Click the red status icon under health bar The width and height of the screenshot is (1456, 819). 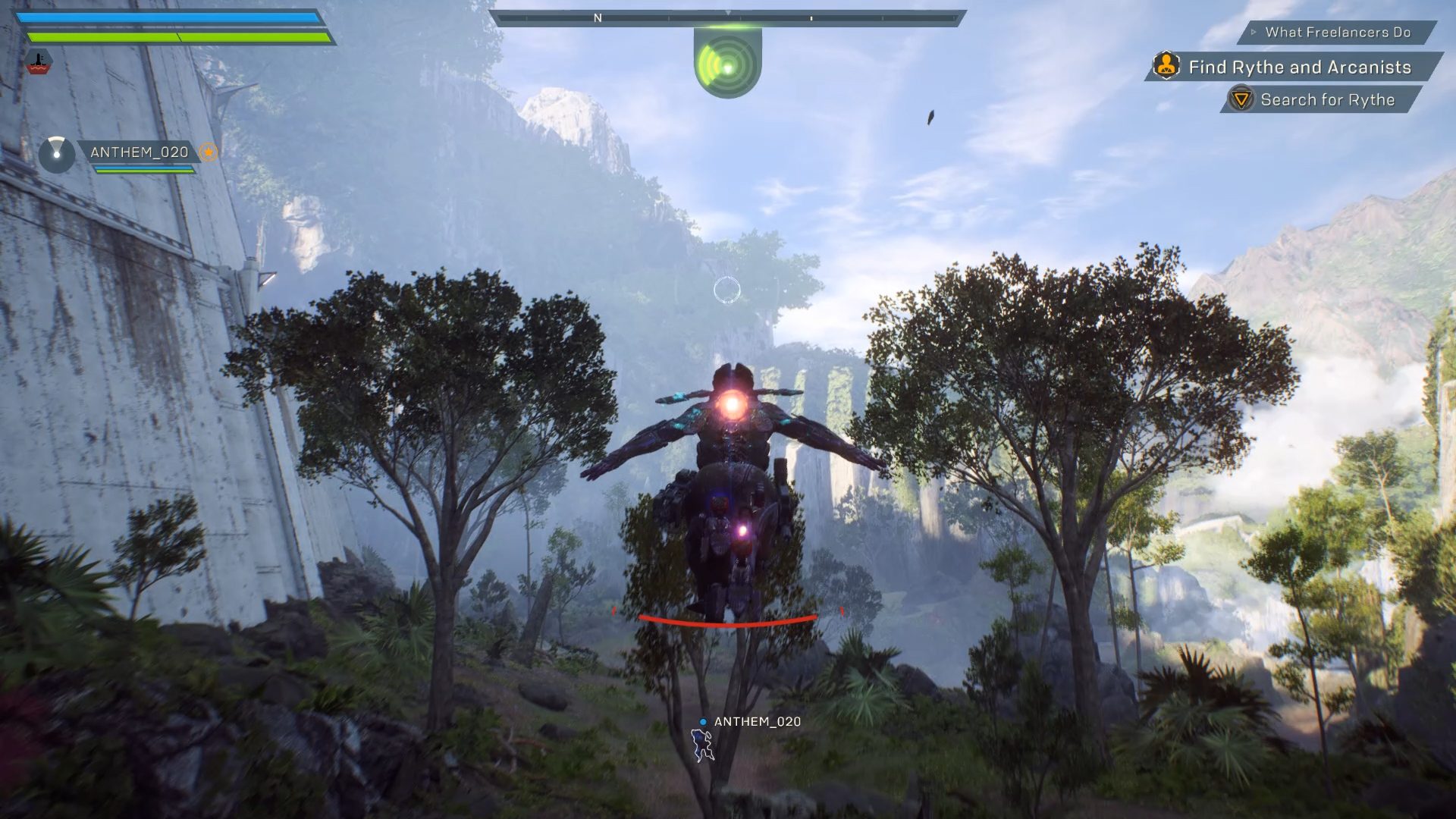pyautogui.click(x=39, y=62)
